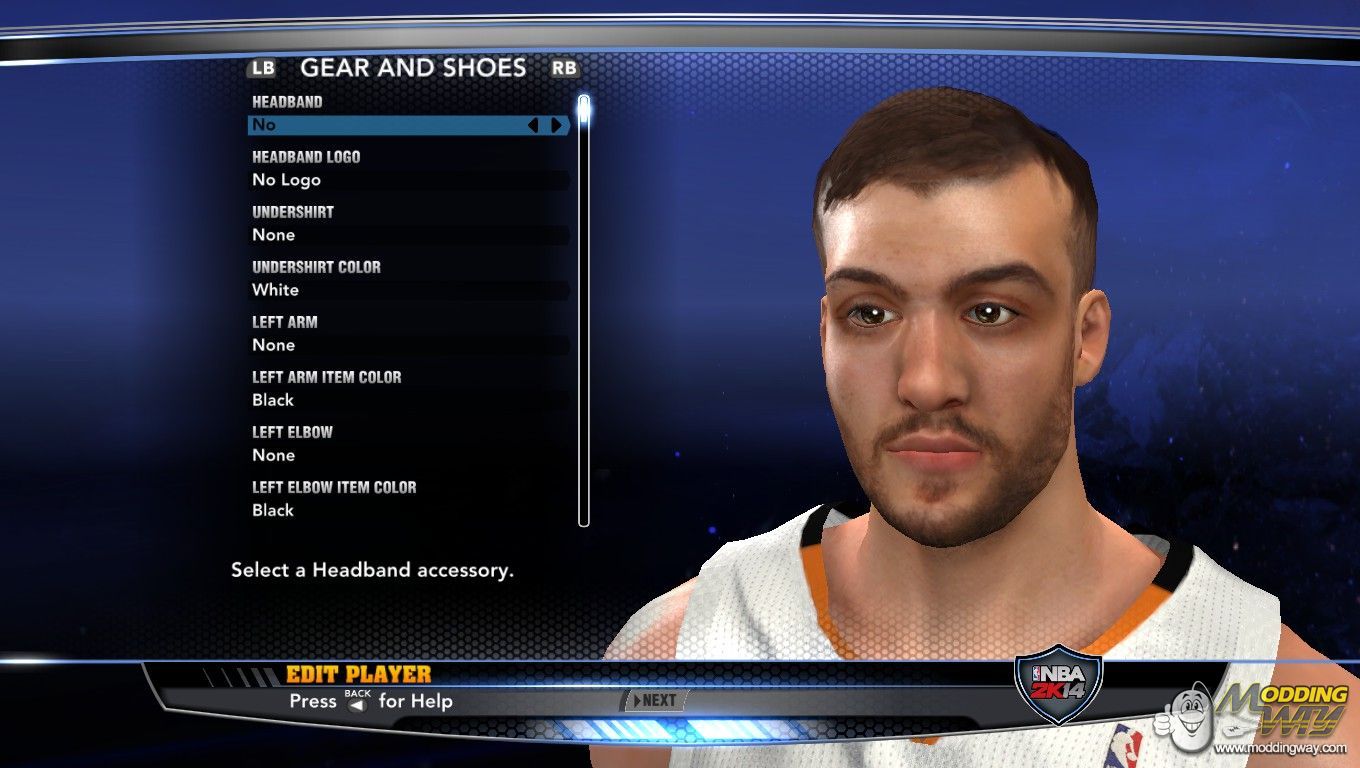Click the gear list scrollbar

coord(584,310)
